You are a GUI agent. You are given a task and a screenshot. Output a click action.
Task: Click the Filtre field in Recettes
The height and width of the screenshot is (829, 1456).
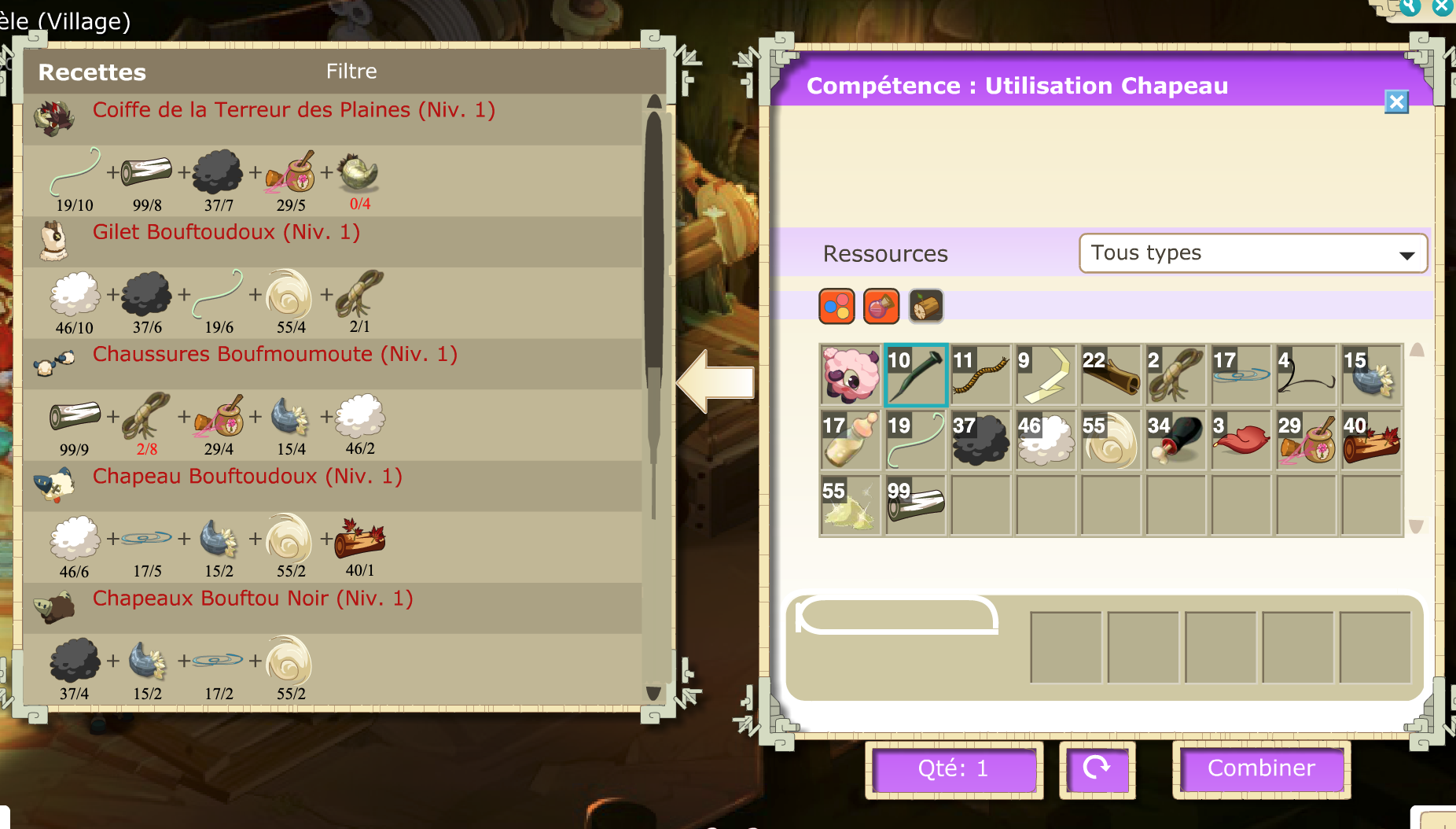tap(351, 72)
